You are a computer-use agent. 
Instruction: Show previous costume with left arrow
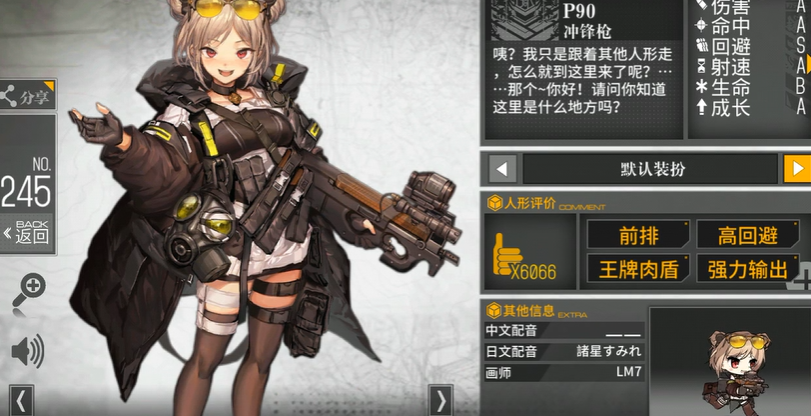(x=502, y=168)
